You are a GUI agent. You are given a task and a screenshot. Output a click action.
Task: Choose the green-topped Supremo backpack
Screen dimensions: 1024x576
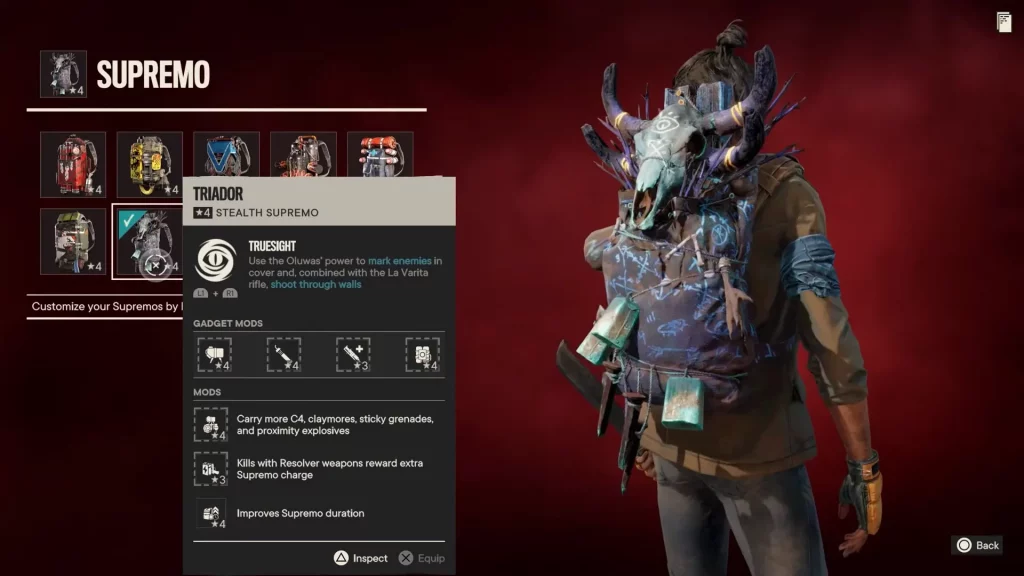click(73, 241)
